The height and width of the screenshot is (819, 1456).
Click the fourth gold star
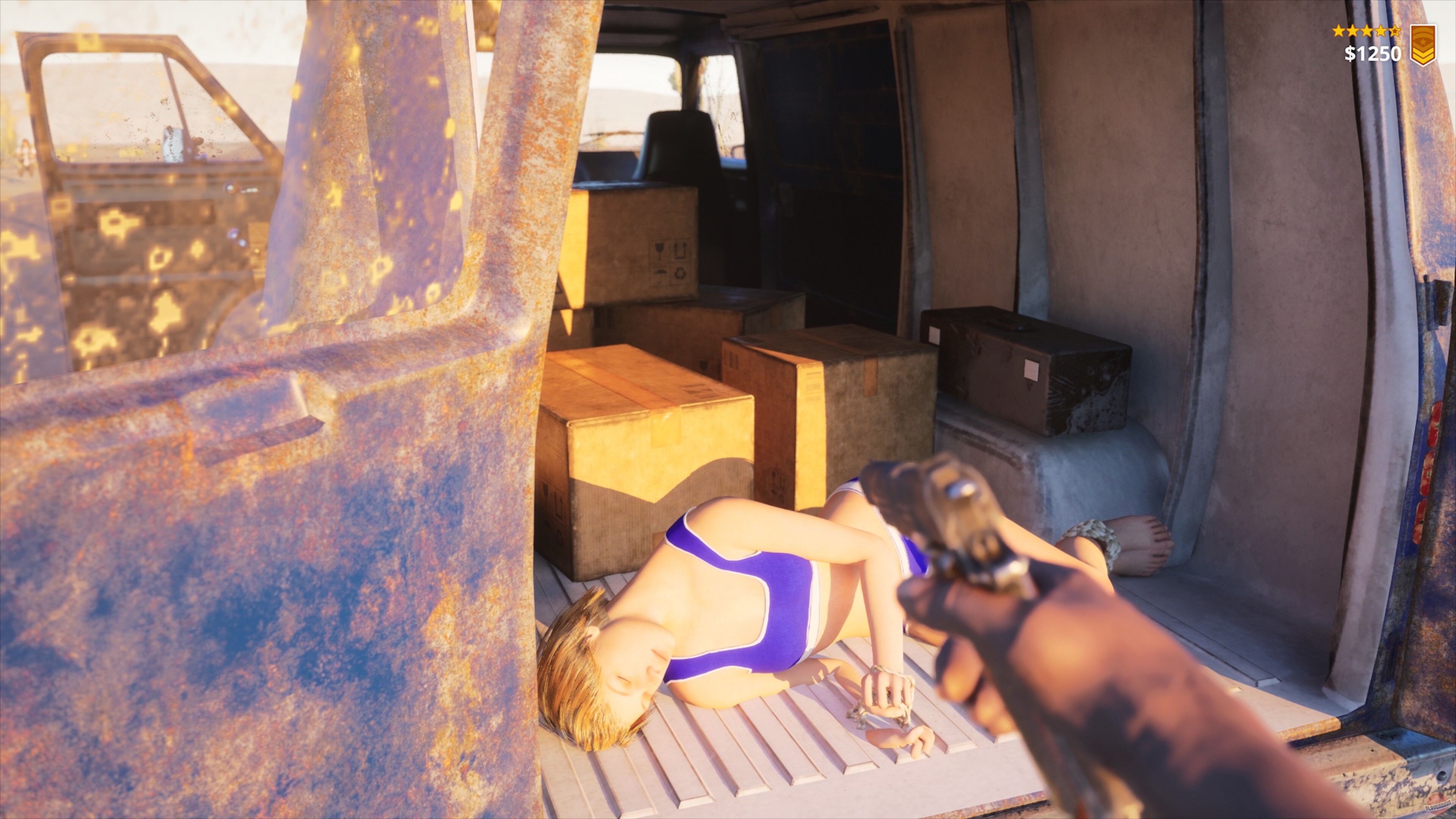click(1381, 31)
